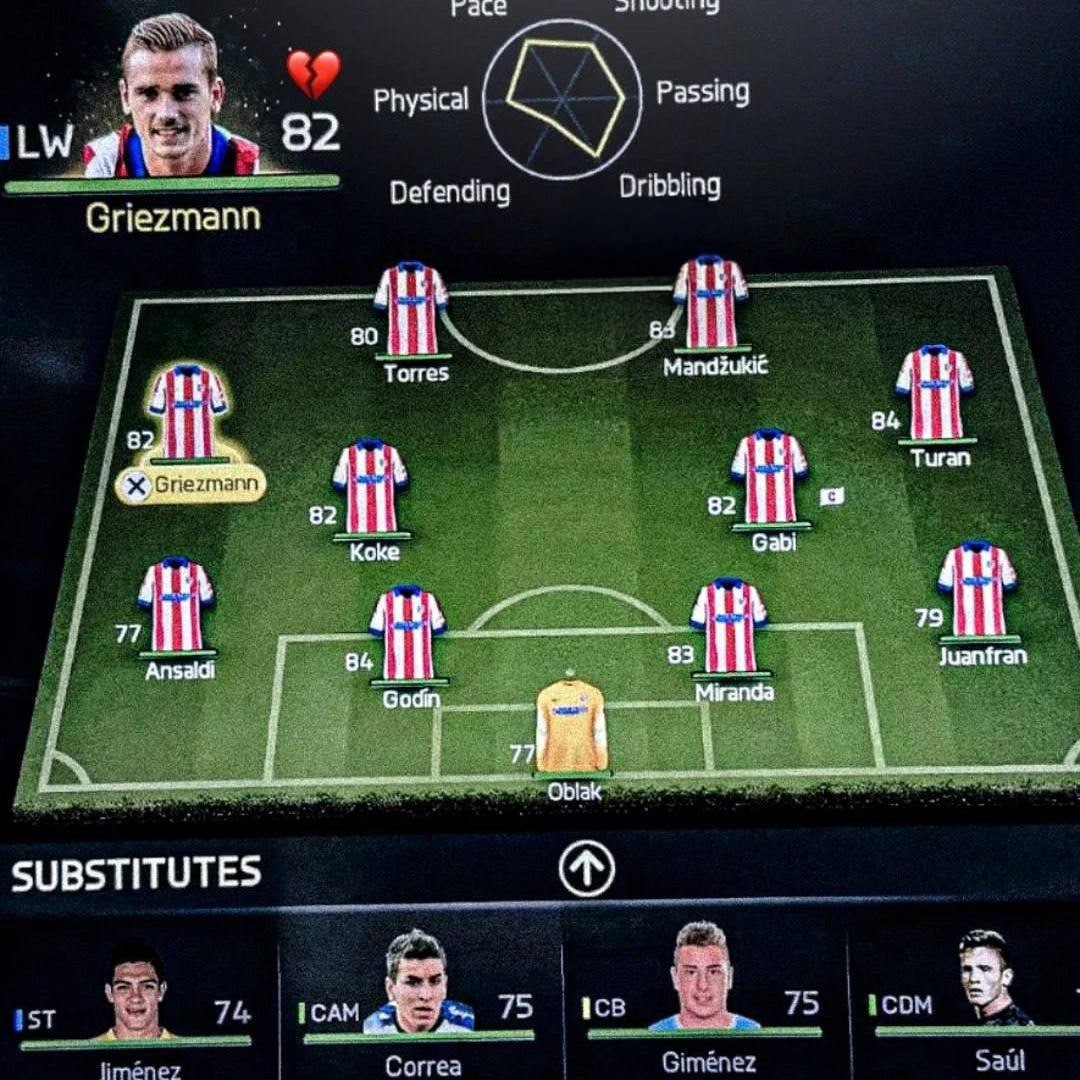Screen dimensions: 1080x1080
Task: Click Griezmann's player portrait
Action: click(172, 98)
